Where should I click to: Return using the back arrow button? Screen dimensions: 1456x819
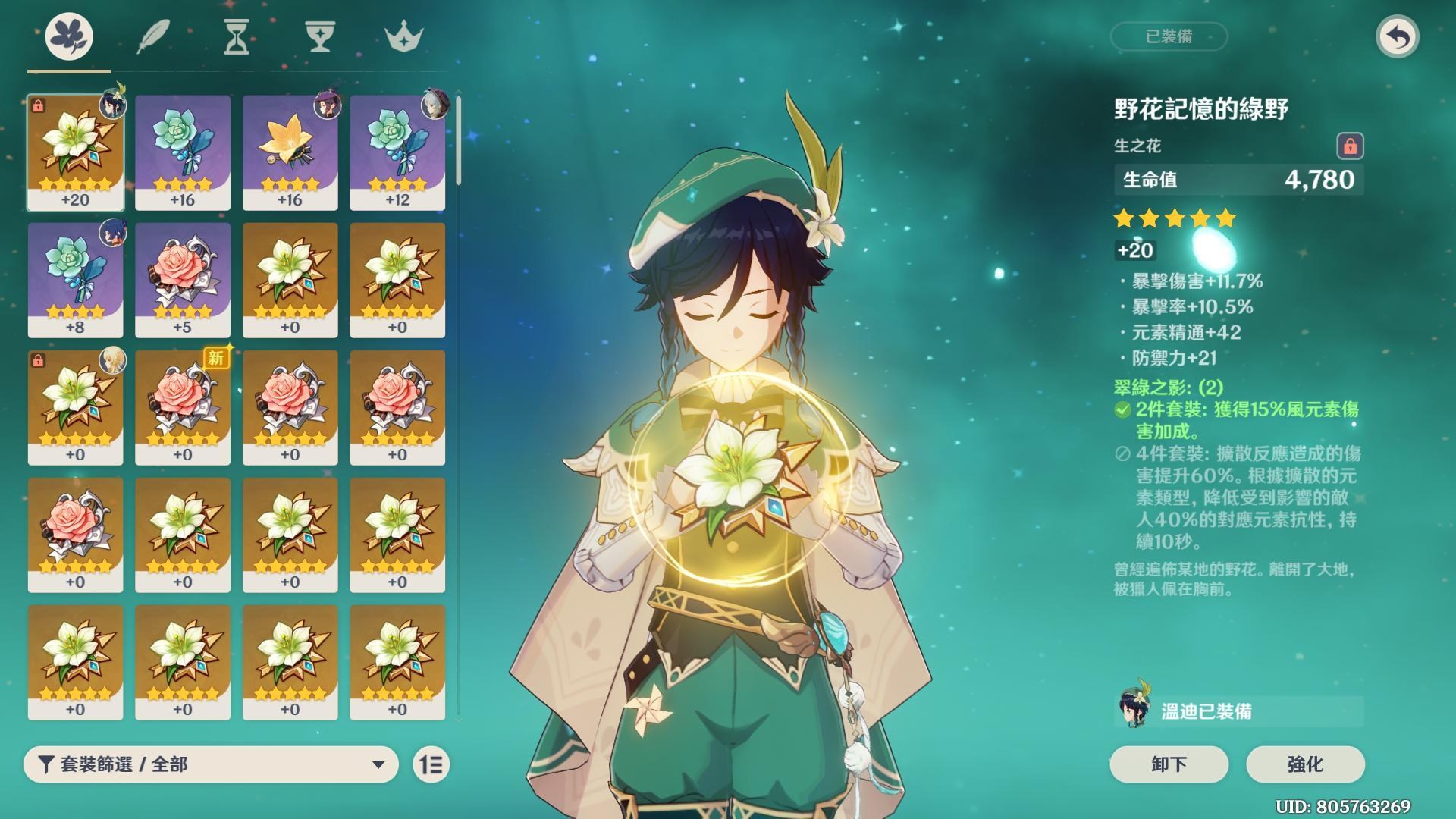click(1397, 36)
